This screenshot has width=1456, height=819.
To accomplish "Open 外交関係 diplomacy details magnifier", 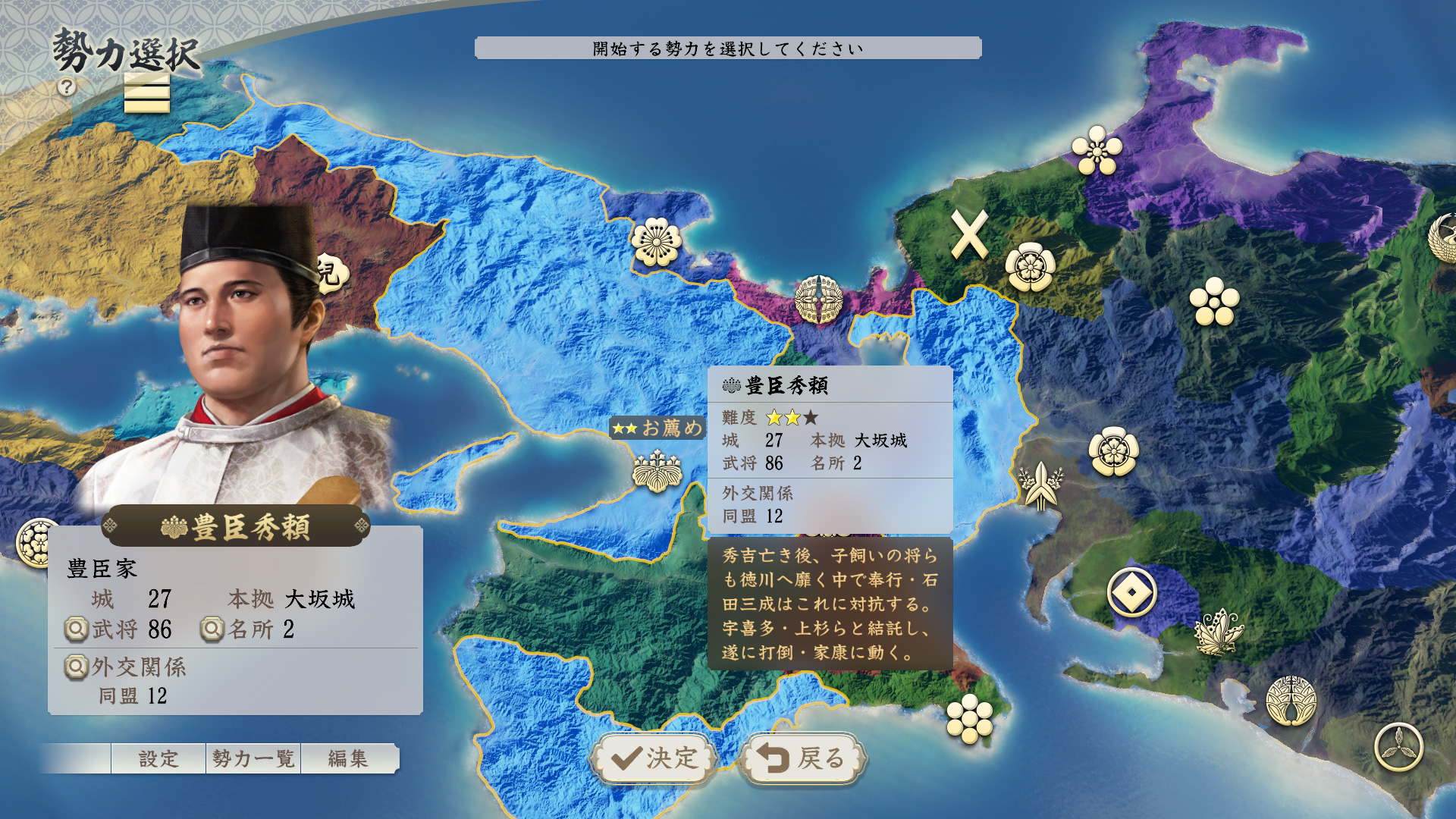I will click(x=77, y=667).
